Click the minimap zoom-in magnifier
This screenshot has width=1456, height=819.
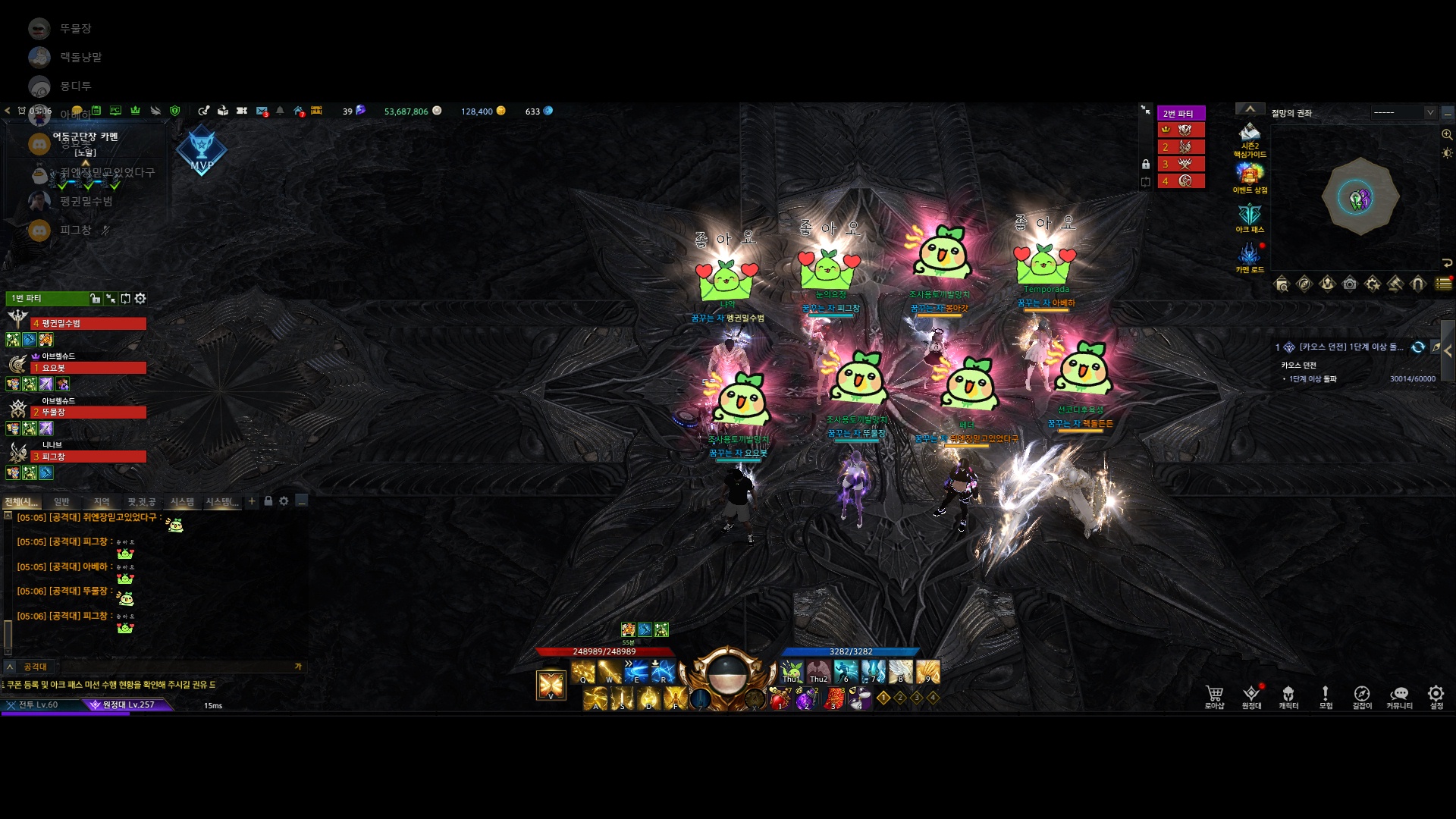click(1447, 135)
